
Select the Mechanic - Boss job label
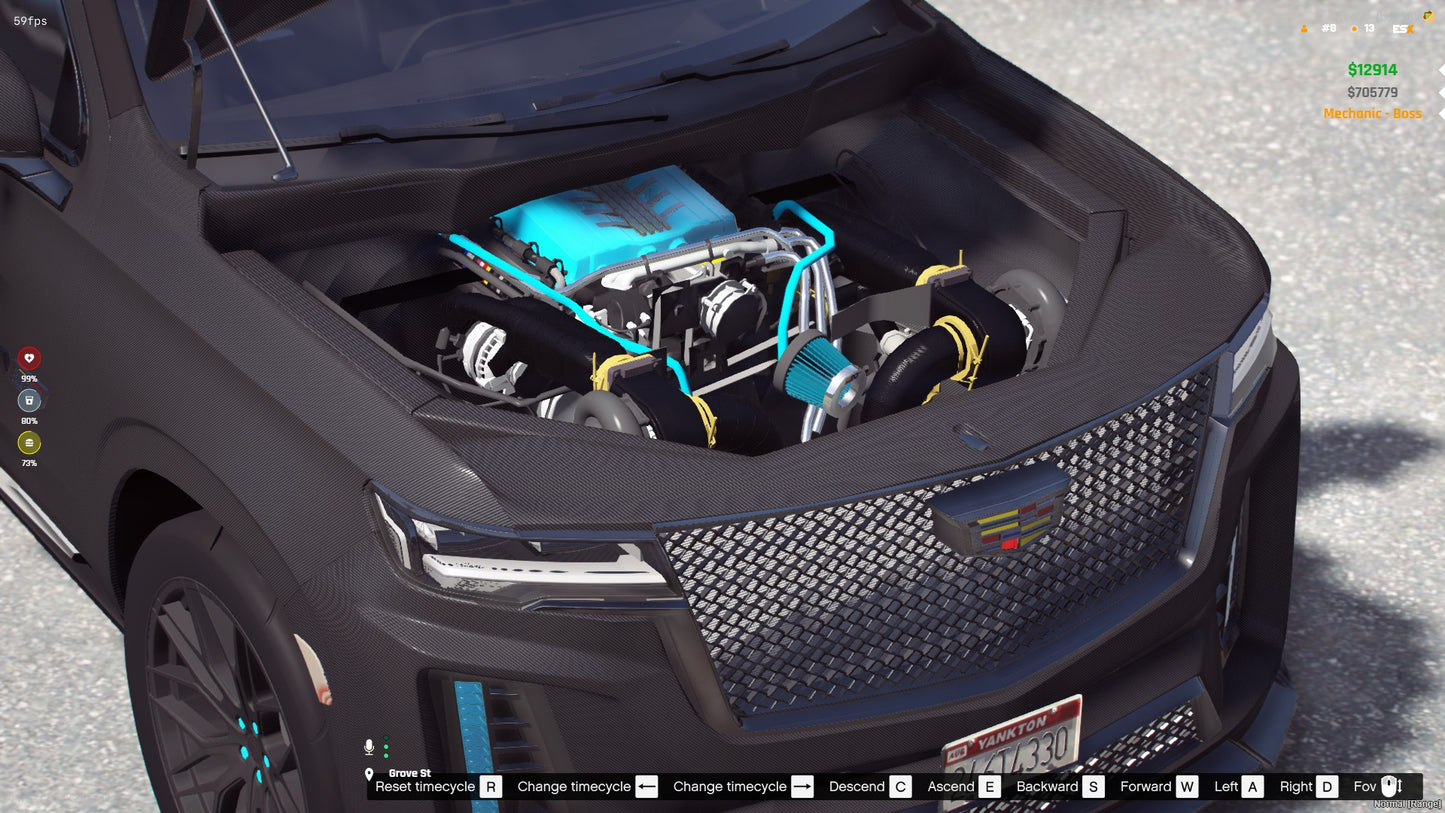point(1373,113)
